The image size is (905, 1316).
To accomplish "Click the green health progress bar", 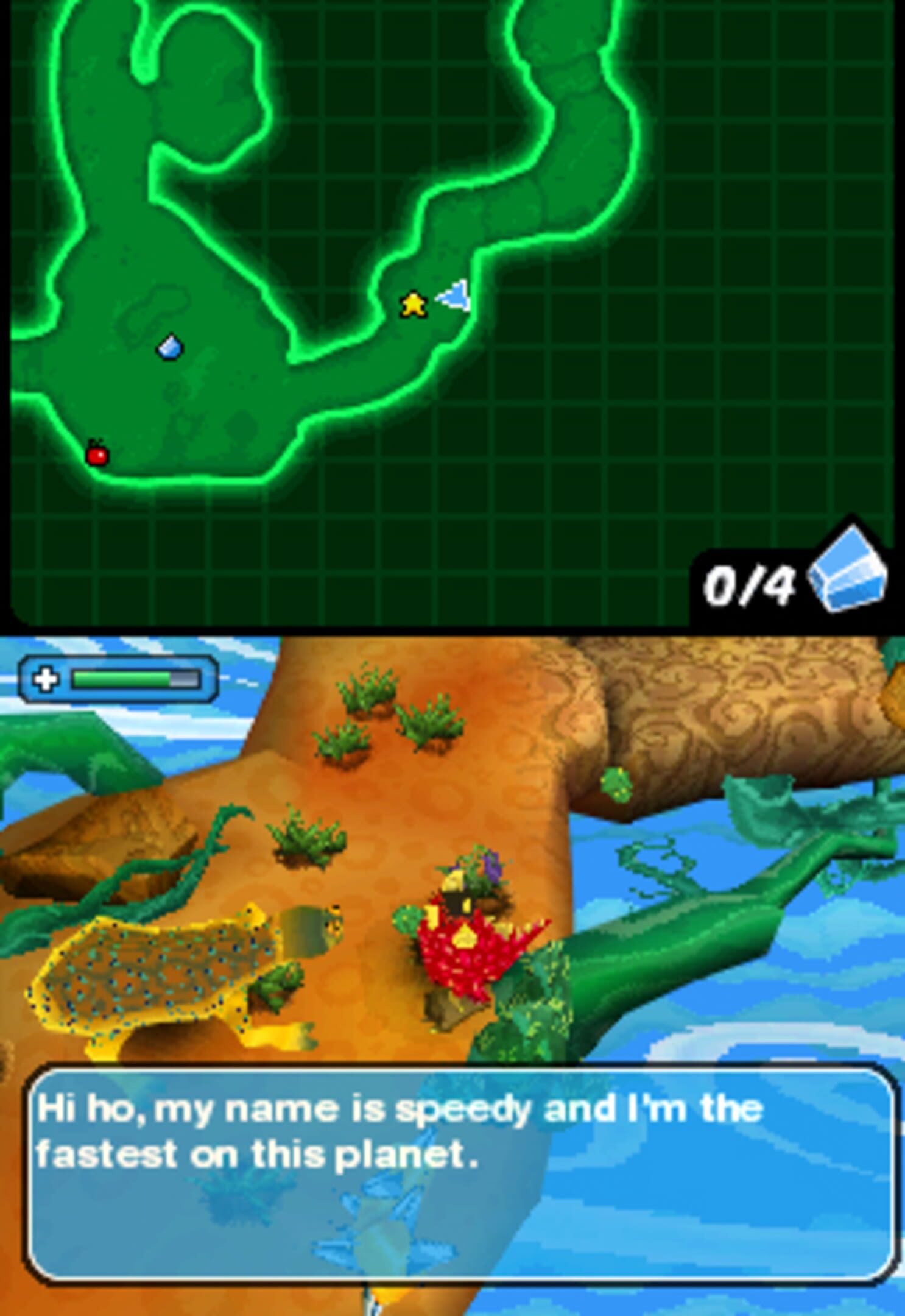I will click(x=122, y=678).
